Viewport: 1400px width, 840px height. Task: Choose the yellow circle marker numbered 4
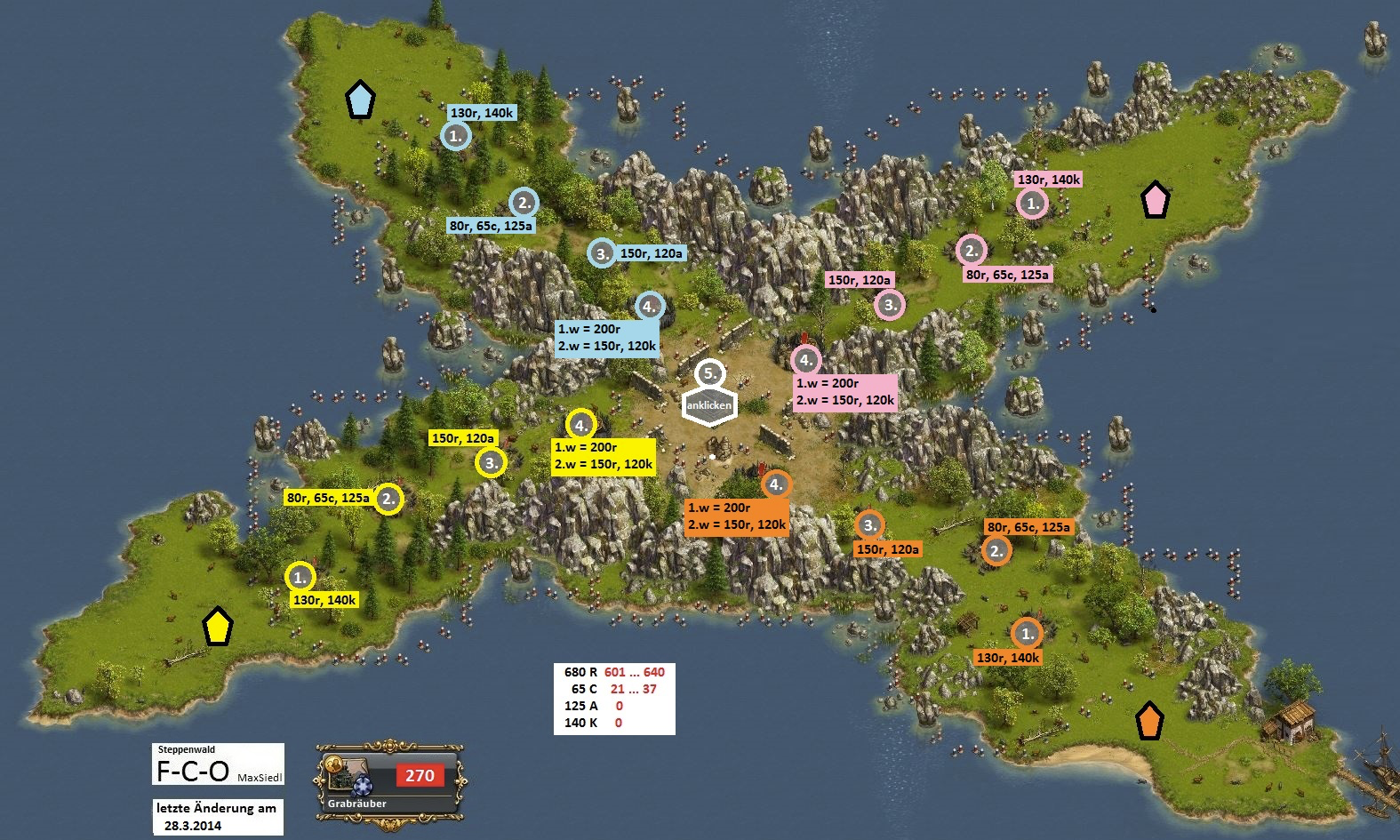pos(580,425)
